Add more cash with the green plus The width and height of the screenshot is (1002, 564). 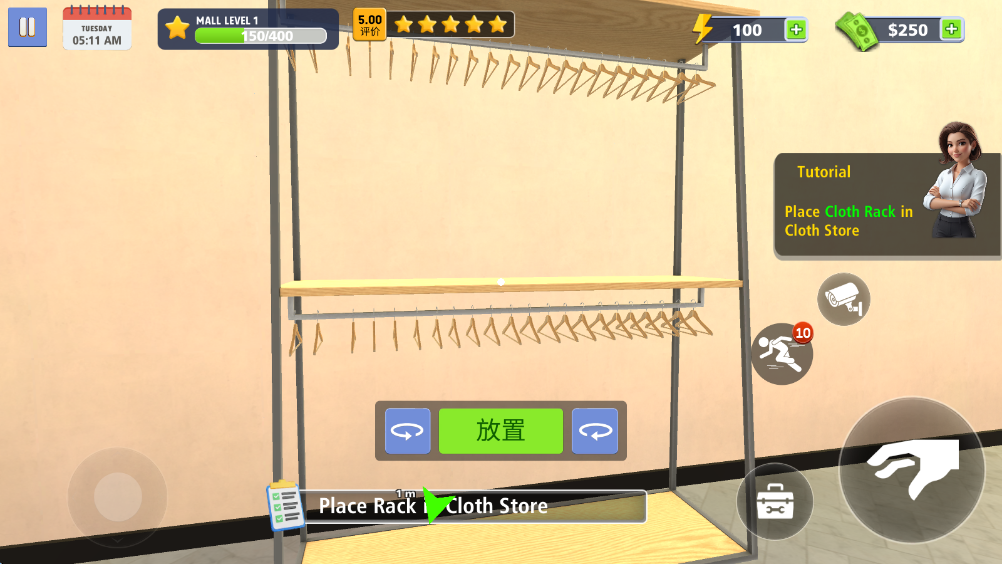click(952, 30)
